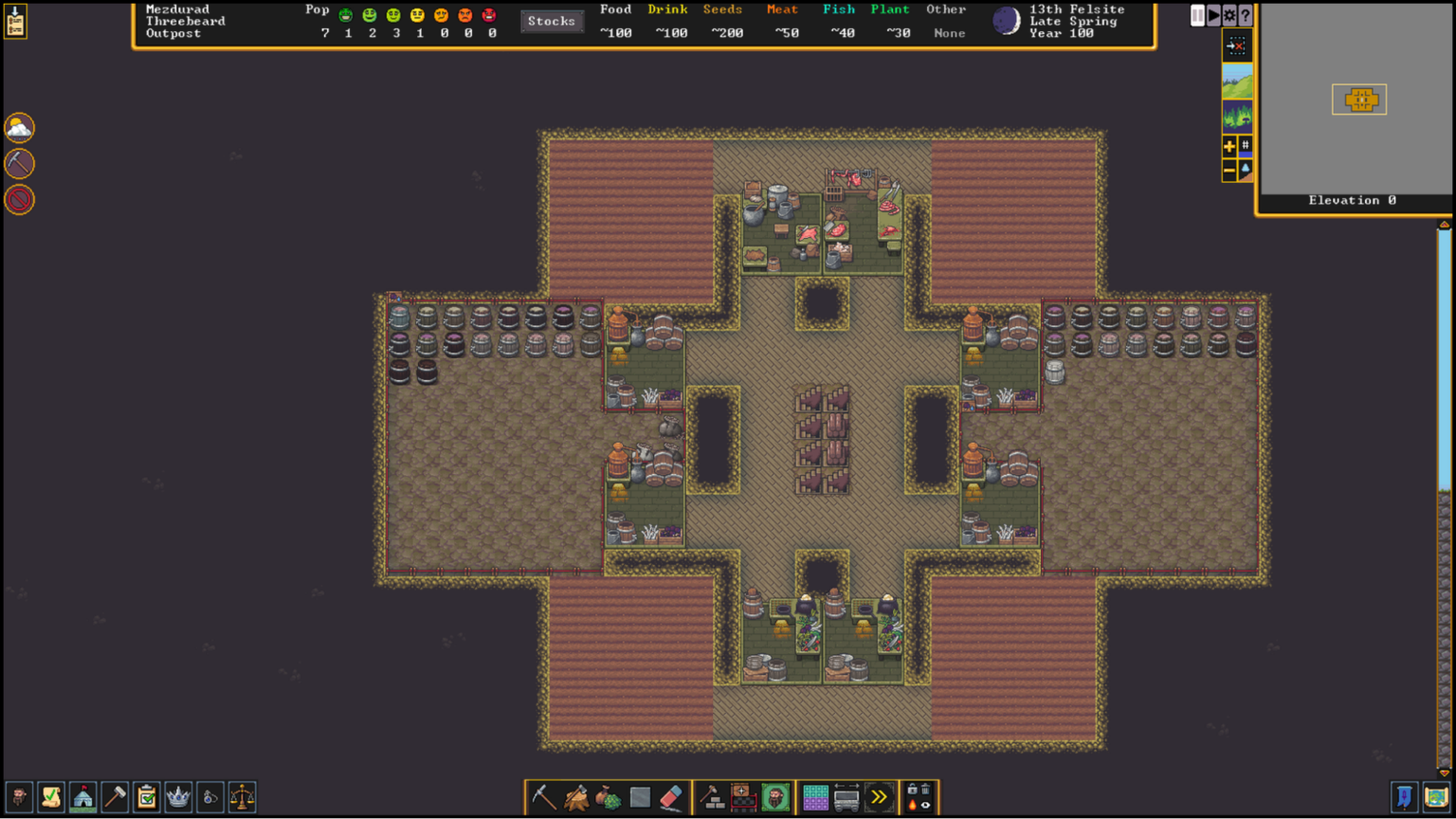Select the chop trees tool
The height and width of the screenshot is (819, 1456).
point(575,796)
